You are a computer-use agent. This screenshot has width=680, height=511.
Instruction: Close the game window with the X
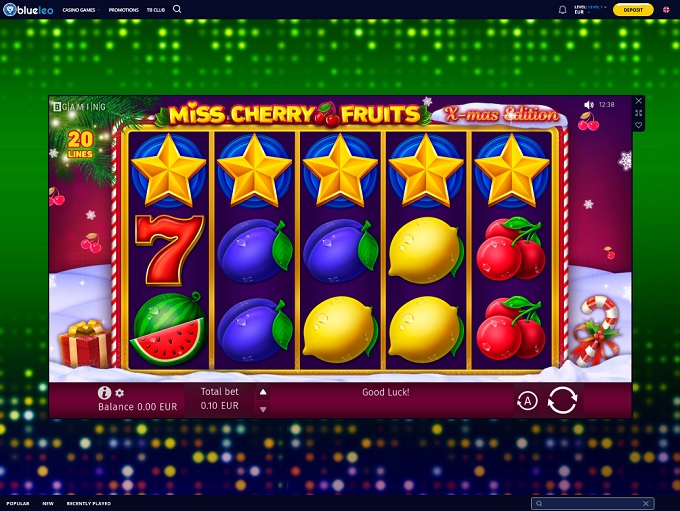[639, 101]
